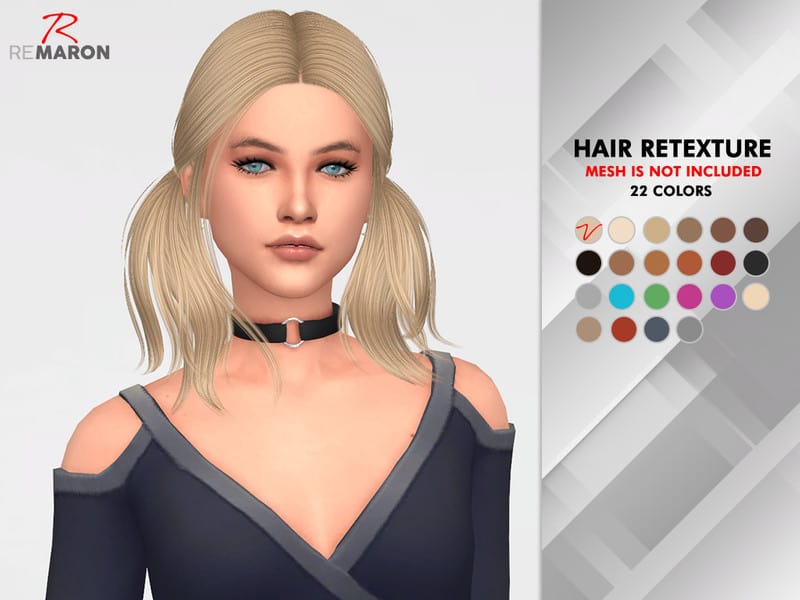Select the swatch marked with a red checkmark
The image size is (800, 600).
coord(589,230)
